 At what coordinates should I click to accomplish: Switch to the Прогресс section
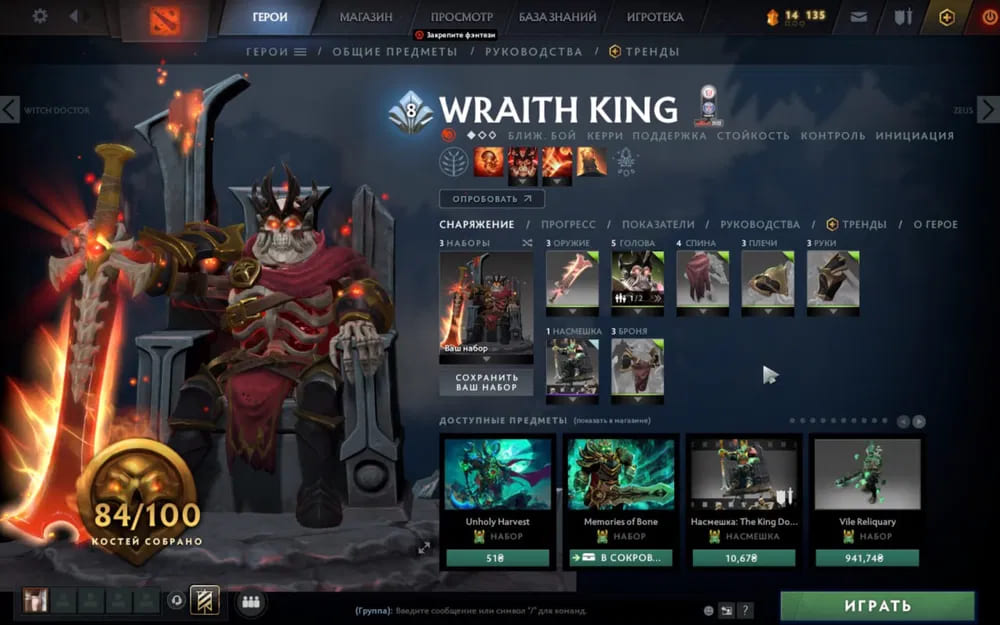(568, 225)
